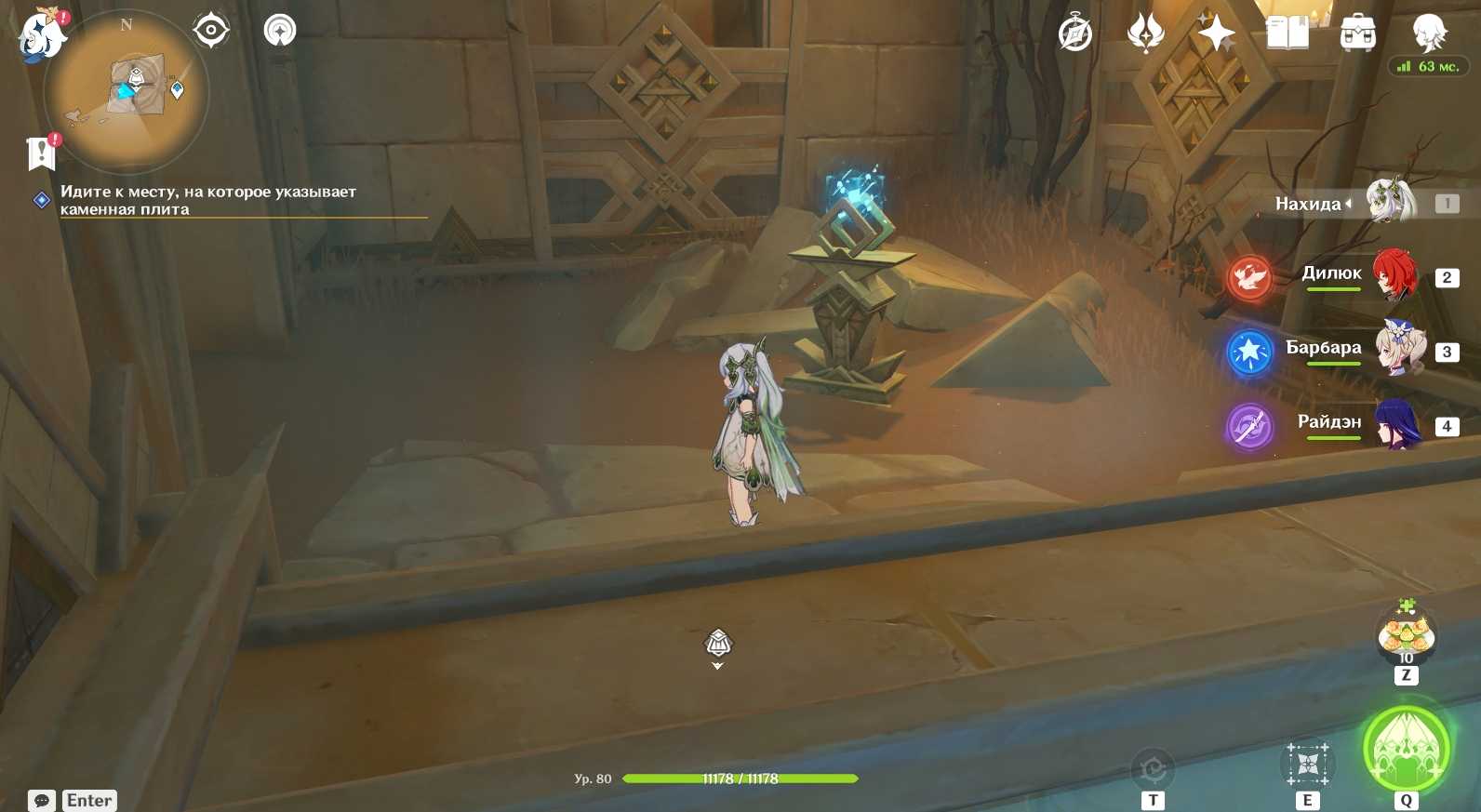Open the Wish four-pointed star icon
The image size is (1481, 812).
[x=1216, y=33]
